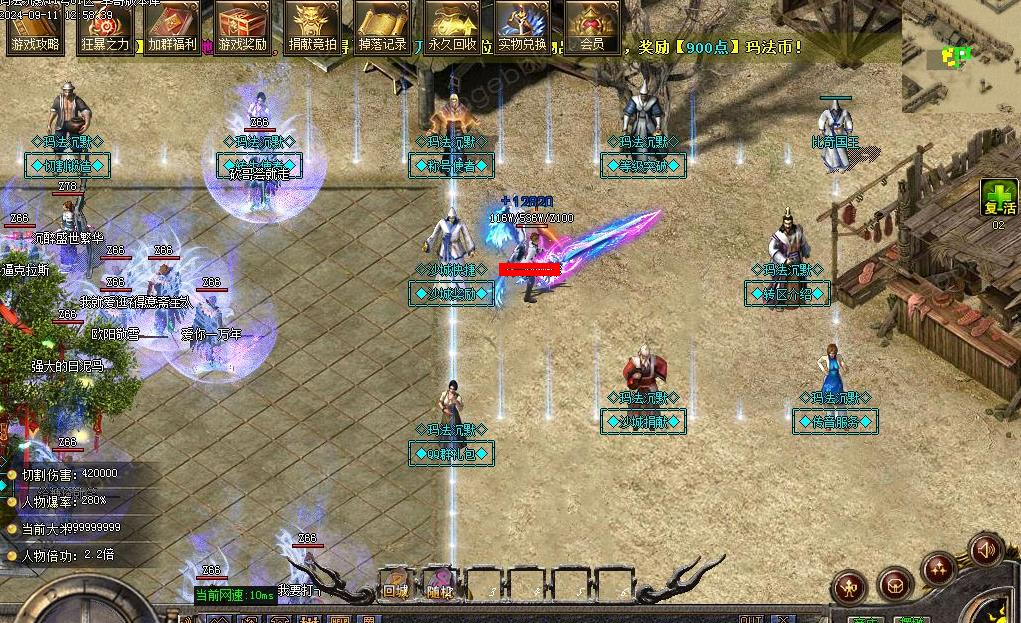Select the 传音服务 NPC label
Image resolution: width=1021 pixels, height=623 pixels.
pos(835,422)
